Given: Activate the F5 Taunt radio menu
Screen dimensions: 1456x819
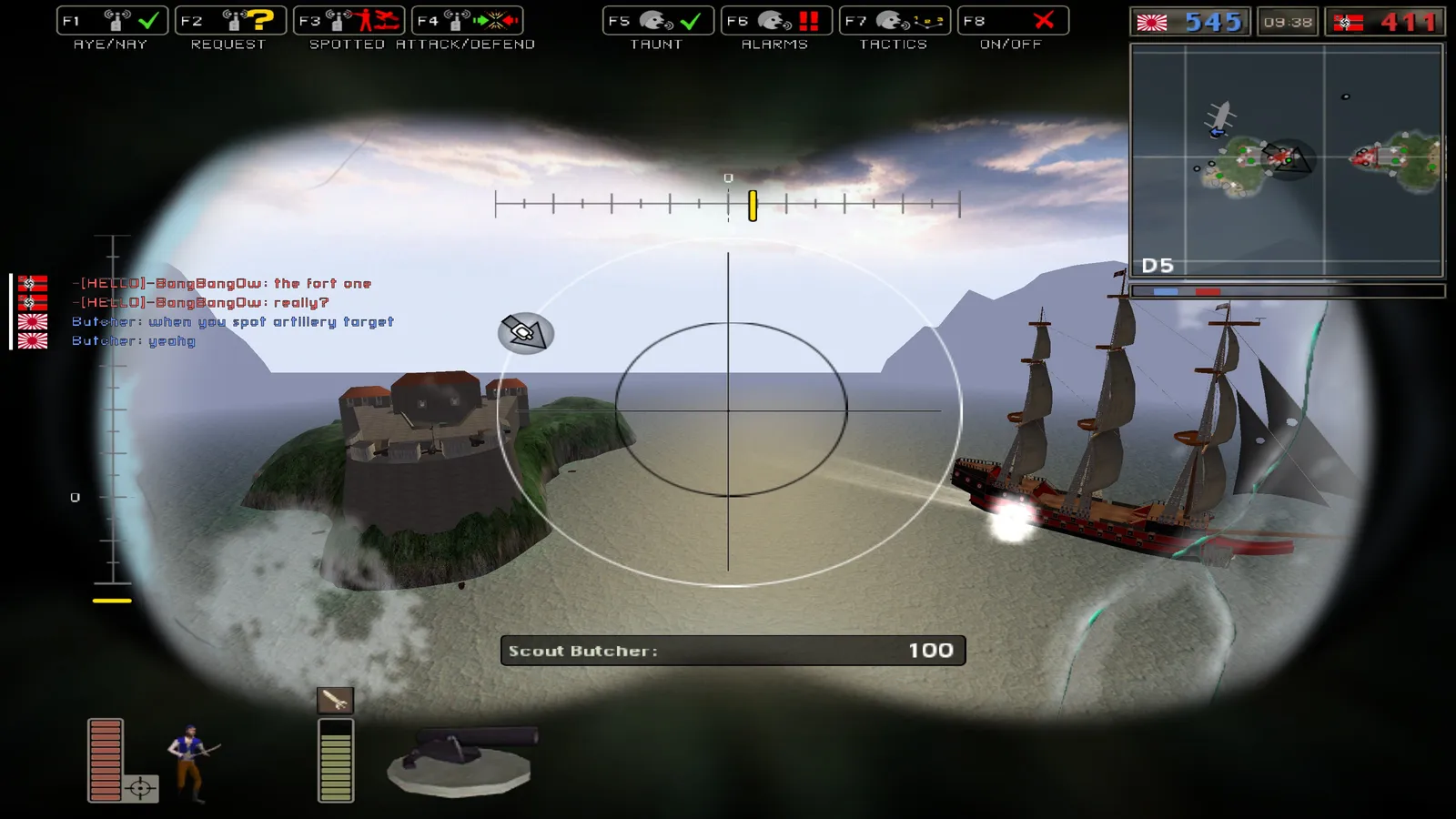Looking at the screenshot, I should (x=658, y=21).
